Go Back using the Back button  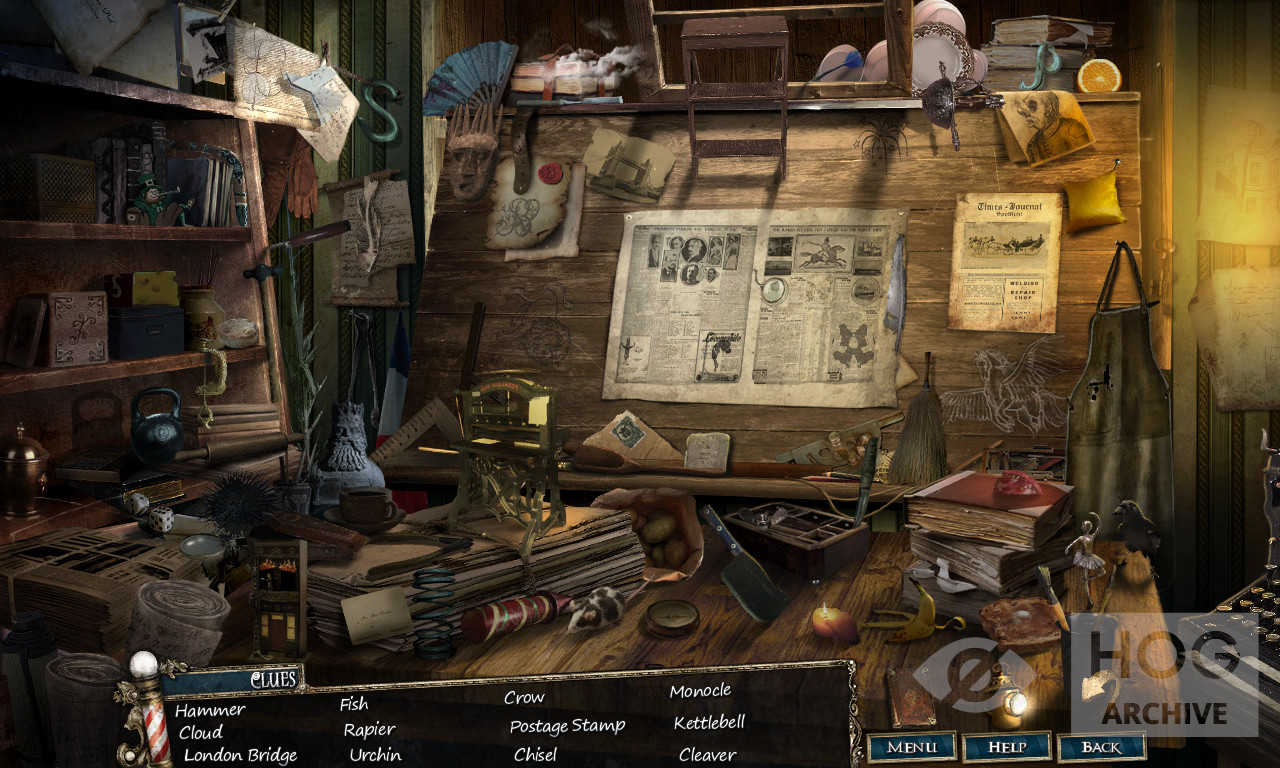coord(1101,747)
